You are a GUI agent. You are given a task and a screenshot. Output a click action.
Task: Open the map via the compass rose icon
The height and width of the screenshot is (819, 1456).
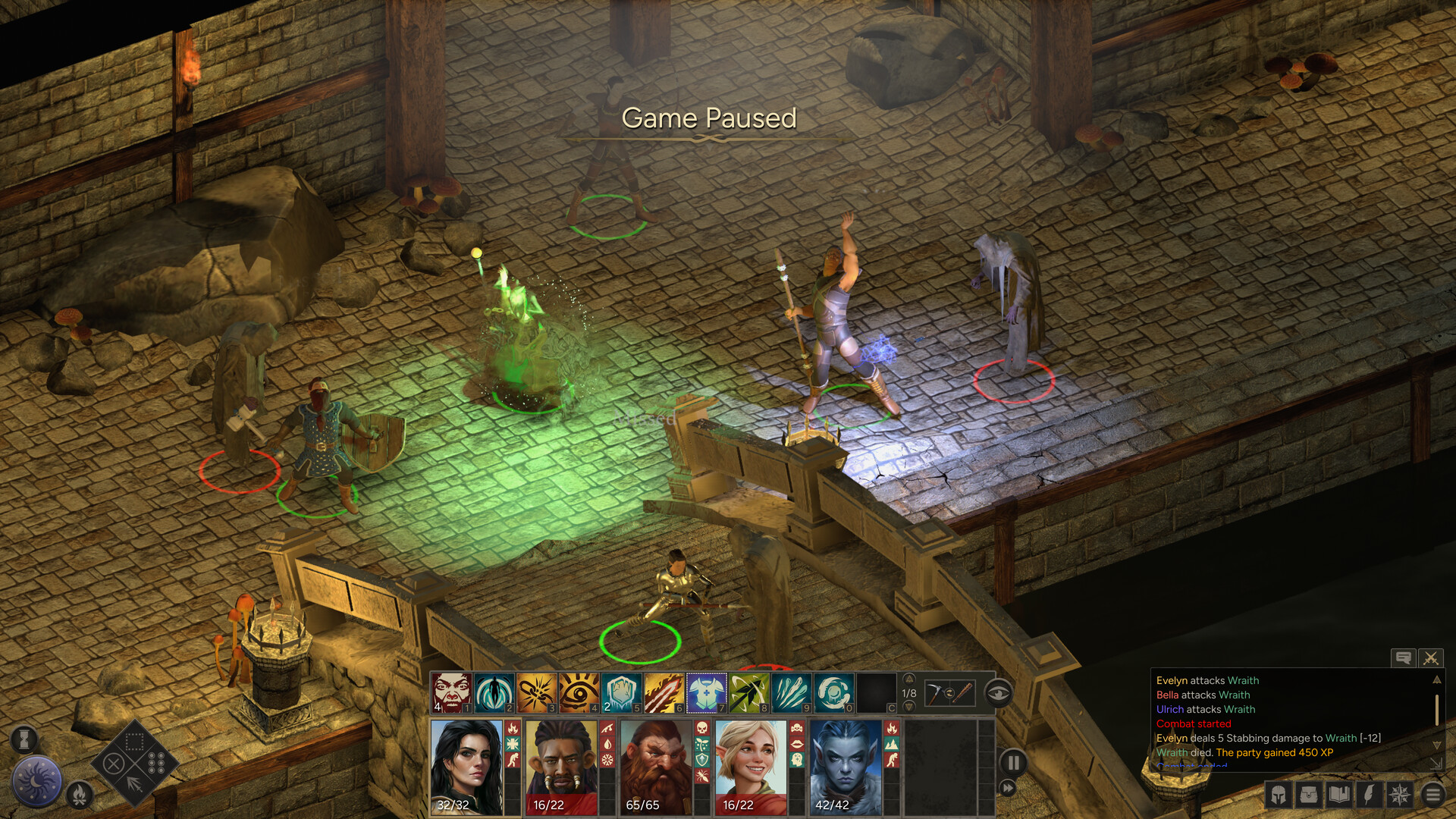point(1399,795)
